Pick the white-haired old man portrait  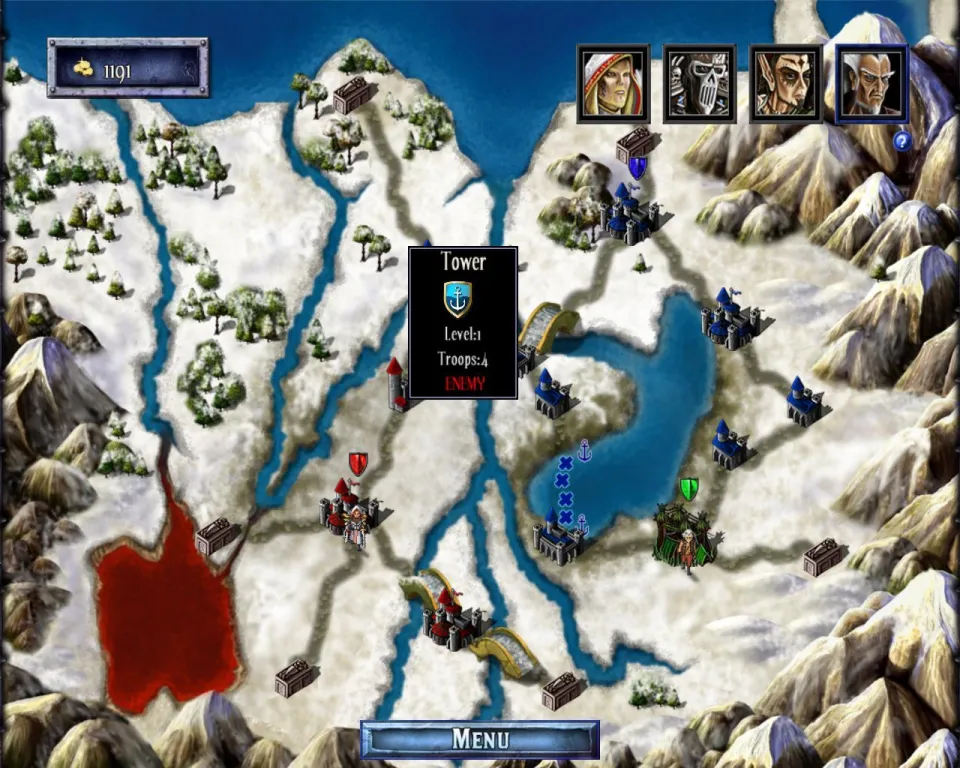[871, 83]
